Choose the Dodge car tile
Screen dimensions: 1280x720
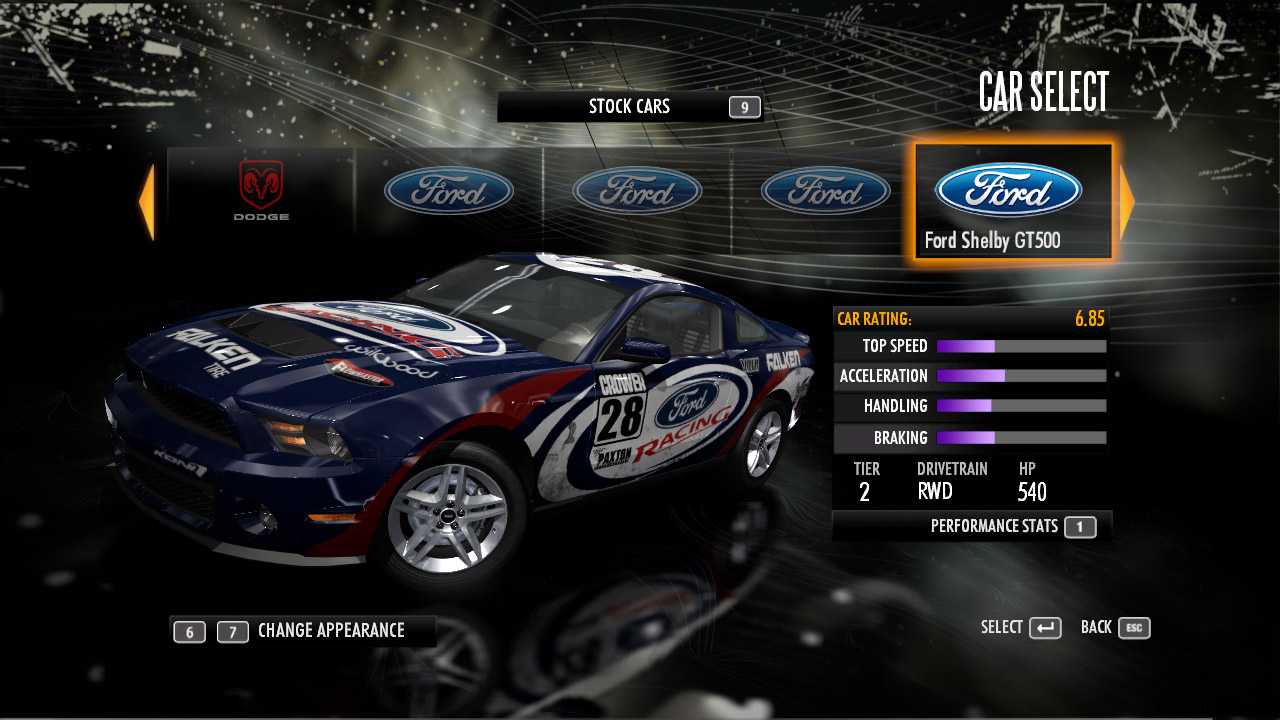(261, 190)
